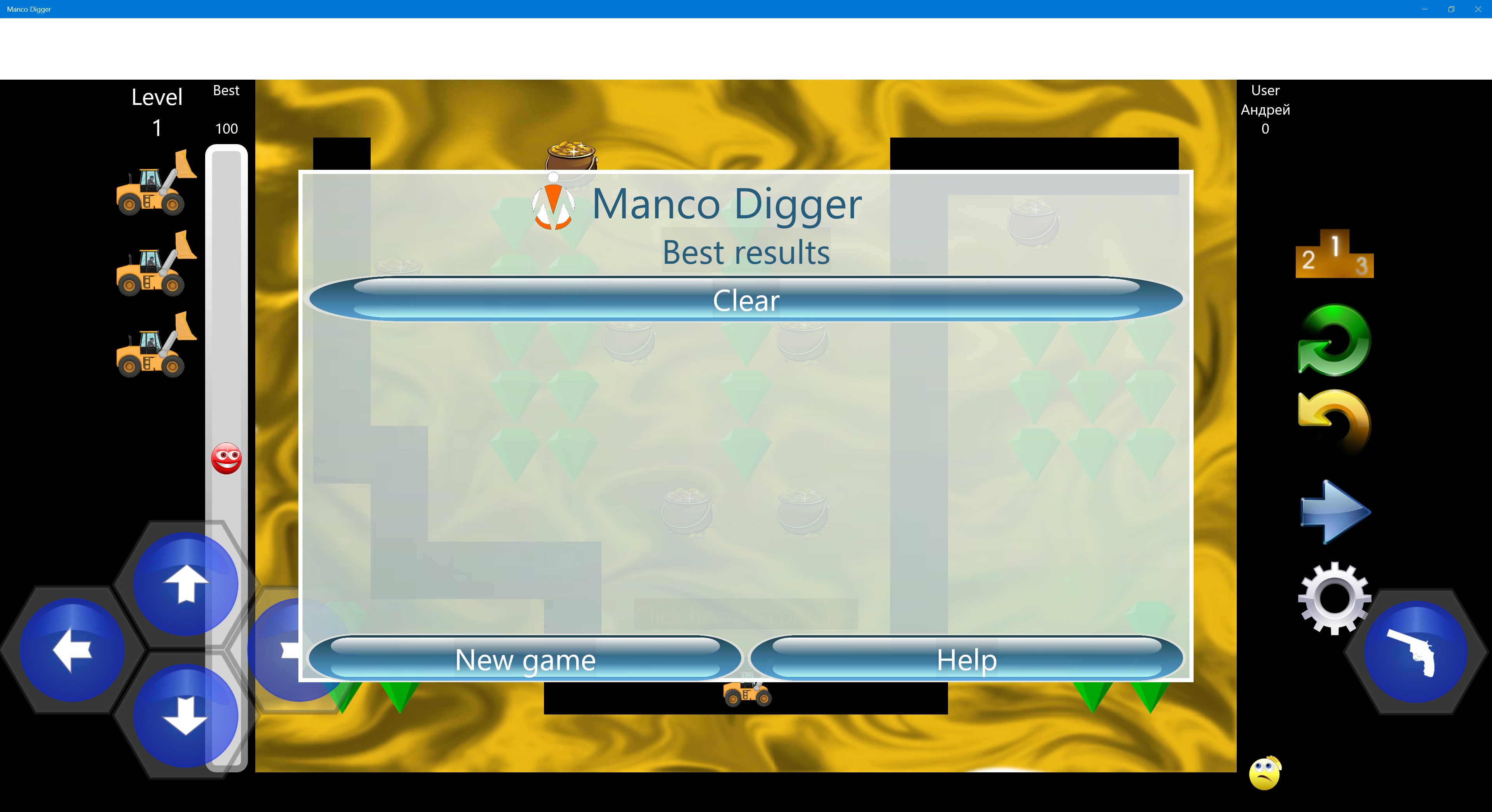Click the Manco Digger title bar text
This screenshot has height=812, width=1492.
[x=28, y=9]
